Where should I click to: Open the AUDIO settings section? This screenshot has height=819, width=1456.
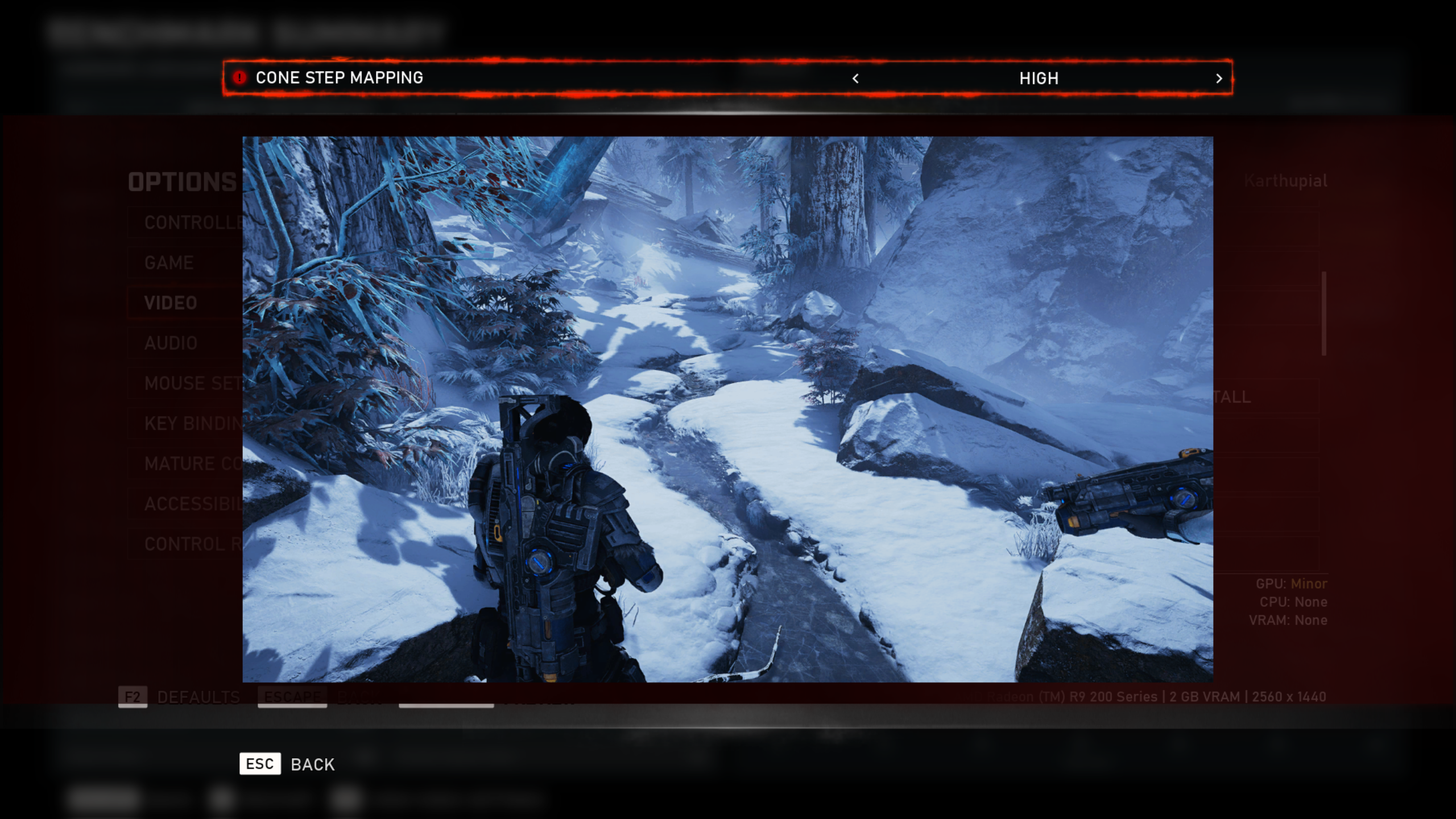click(x=171, y=343)
